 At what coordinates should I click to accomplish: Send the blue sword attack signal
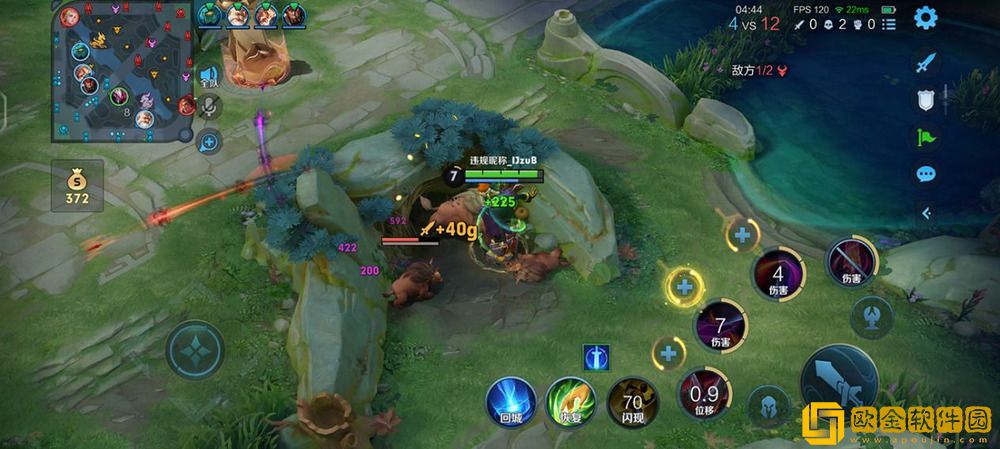pos(926,62)
